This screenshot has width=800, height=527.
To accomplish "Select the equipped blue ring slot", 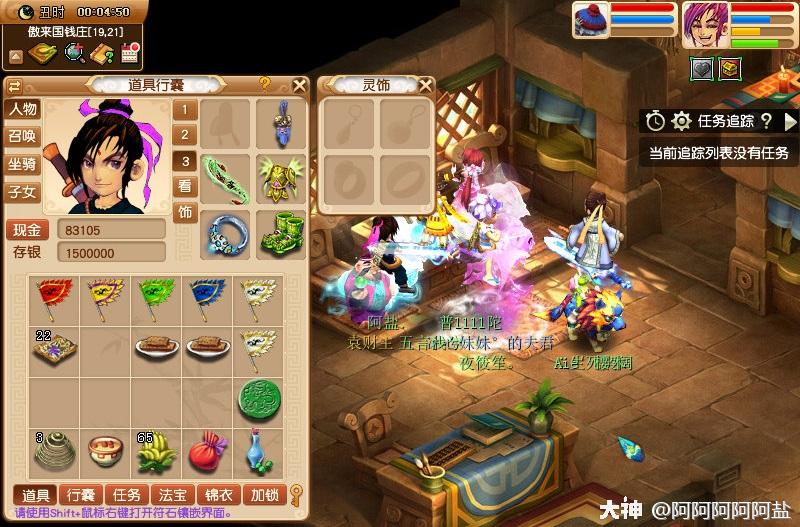I will (x=224, y=232).
